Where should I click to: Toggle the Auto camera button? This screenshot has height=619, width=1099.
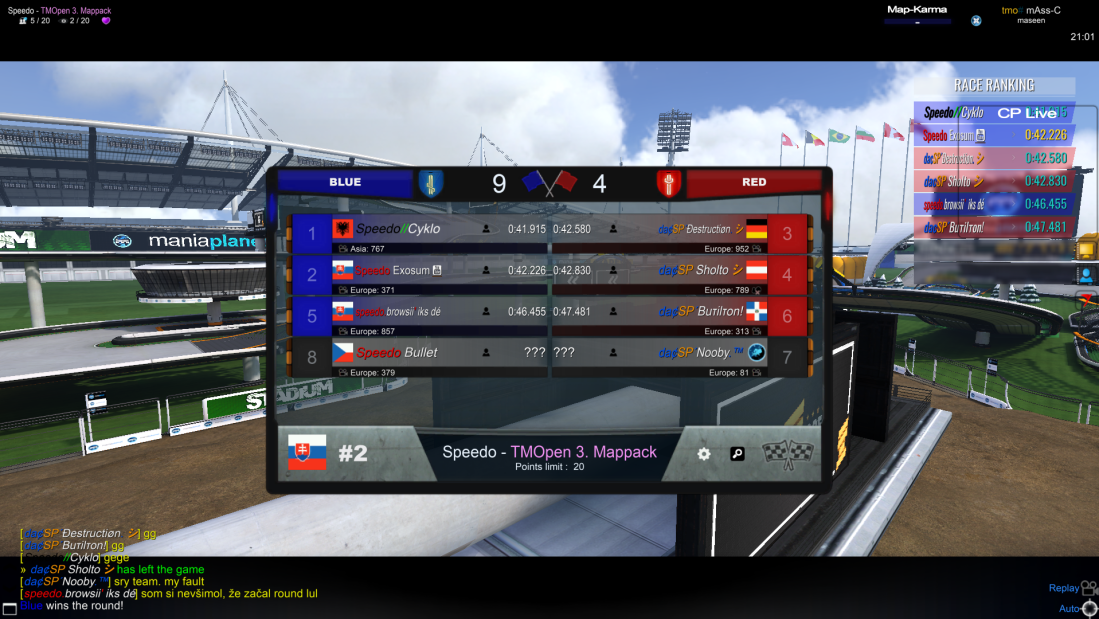1088,608
